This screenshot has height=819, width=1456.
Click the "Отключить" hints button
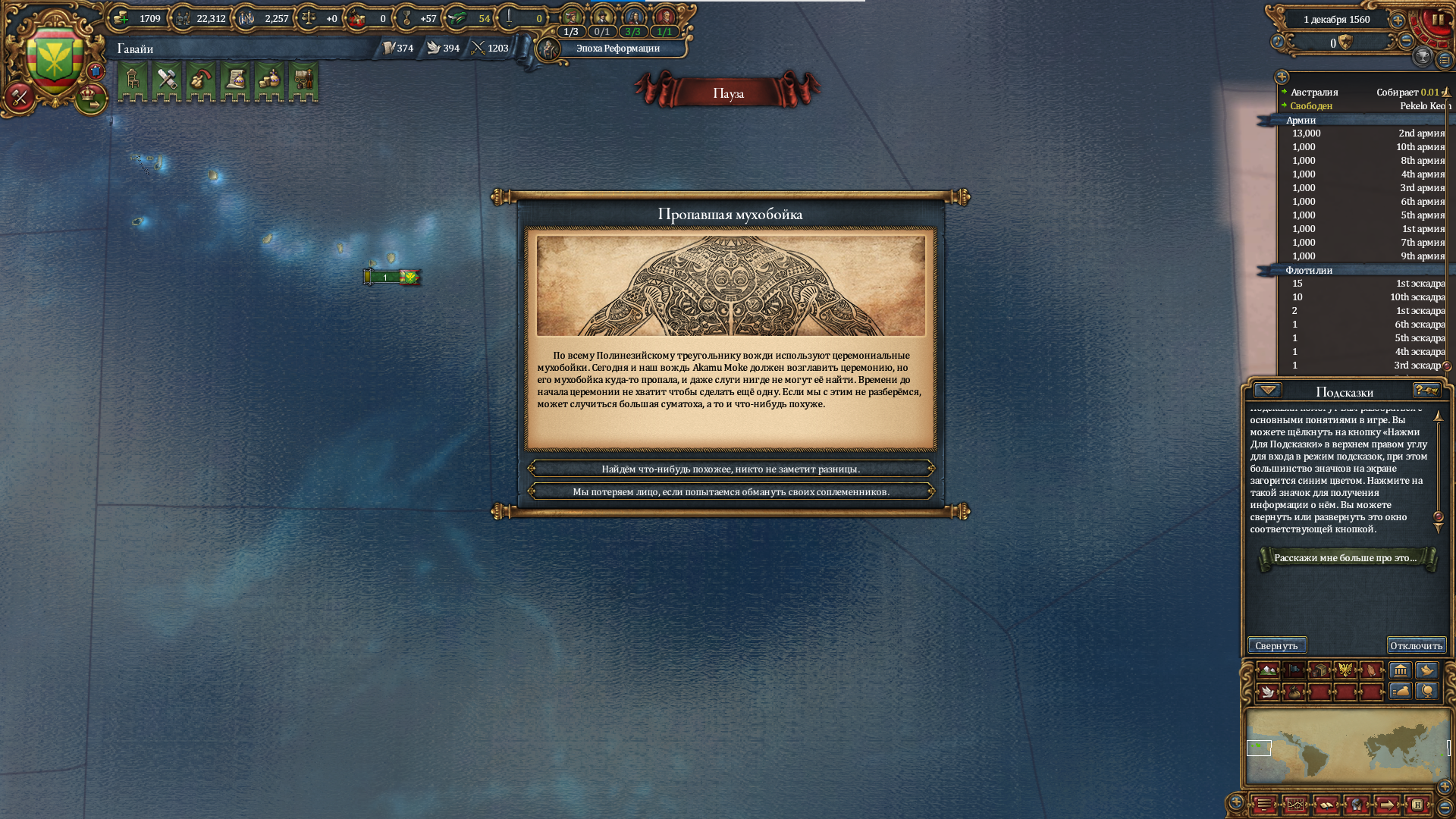(1416, 645)
